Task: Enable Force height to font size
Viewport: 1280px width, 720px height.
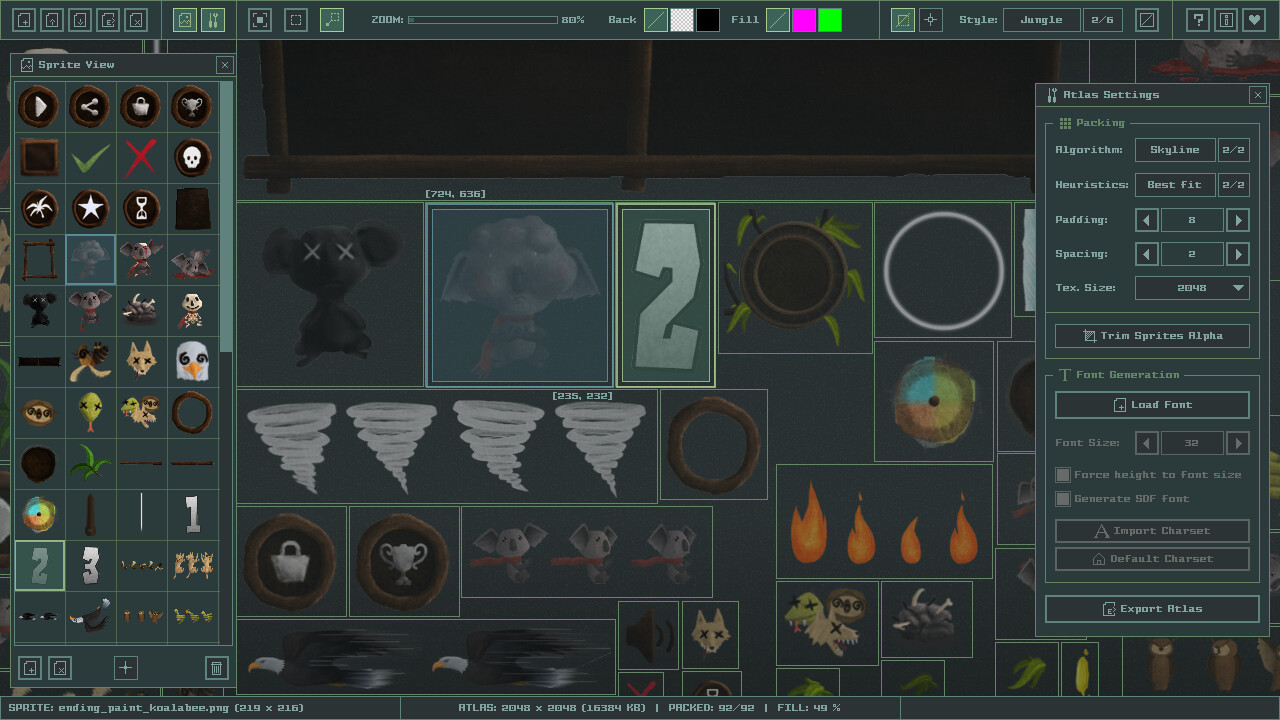Action: 1063,474
